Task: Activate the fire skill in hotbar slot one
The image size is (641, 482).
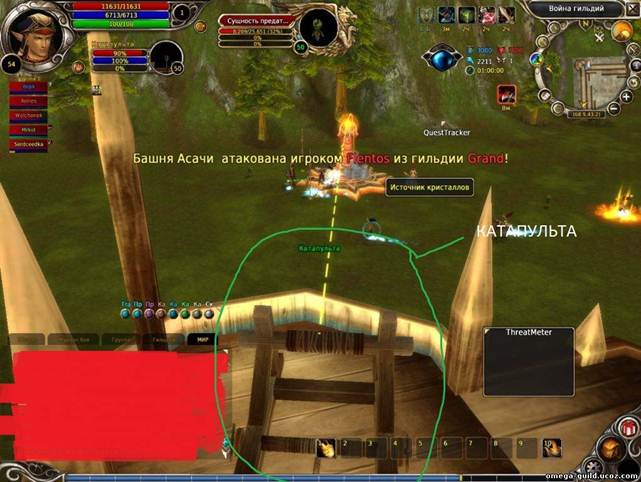Action: (327, 448)
